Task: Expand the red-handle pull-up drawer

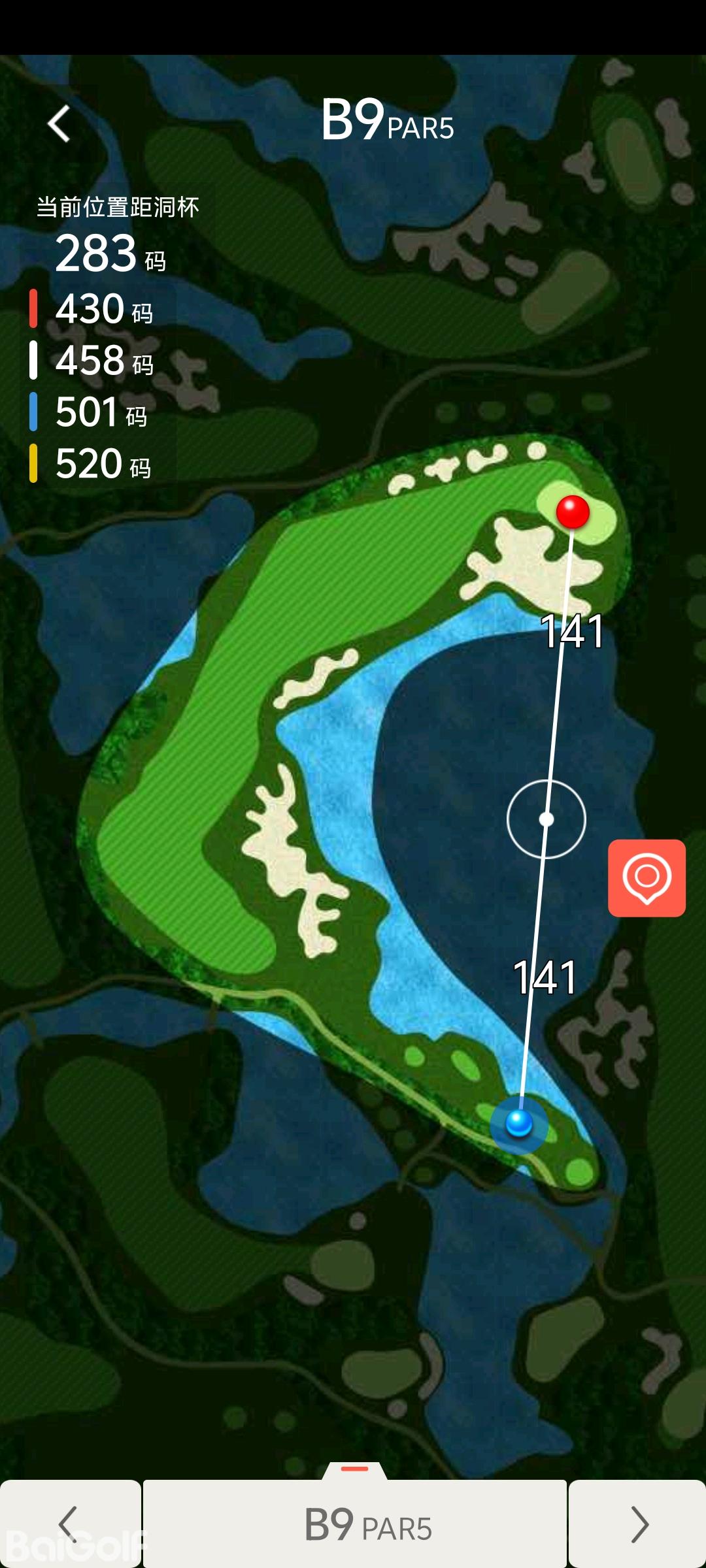Action: pyautogui.click(x=355, y=1469)
